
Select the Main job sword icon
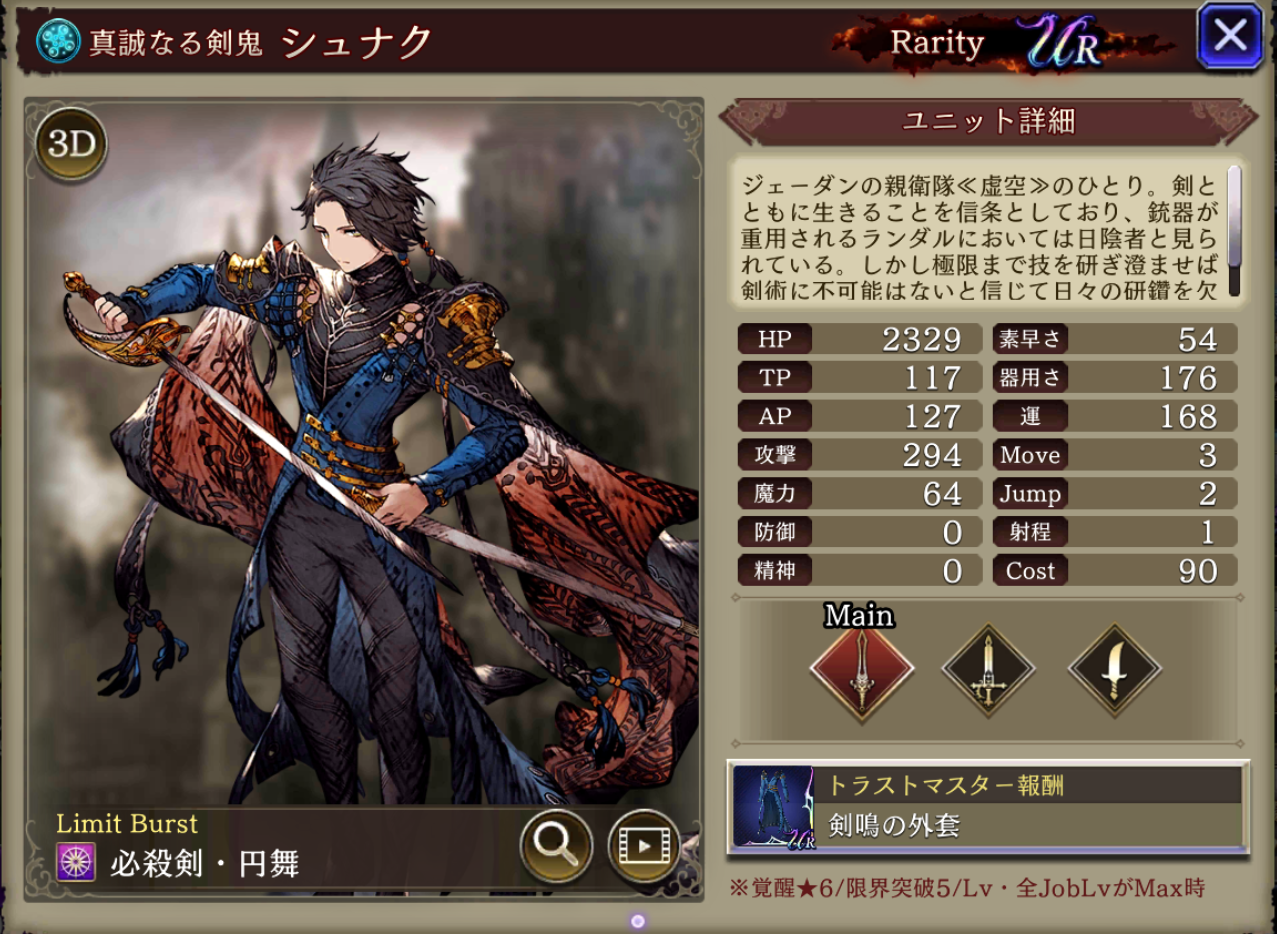click(861, 672)
